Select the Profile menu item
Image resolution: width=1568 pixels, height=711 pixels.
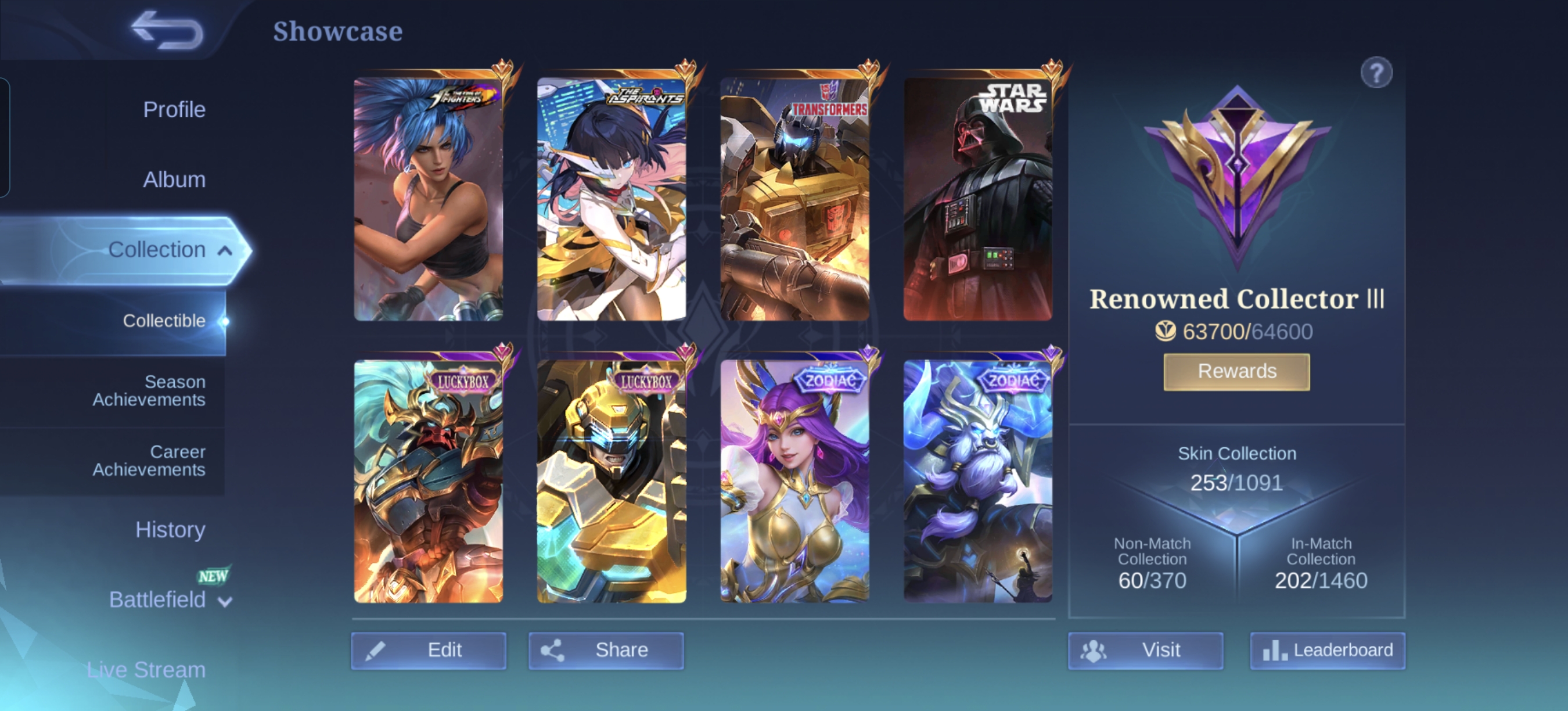(x=175, y=109)
